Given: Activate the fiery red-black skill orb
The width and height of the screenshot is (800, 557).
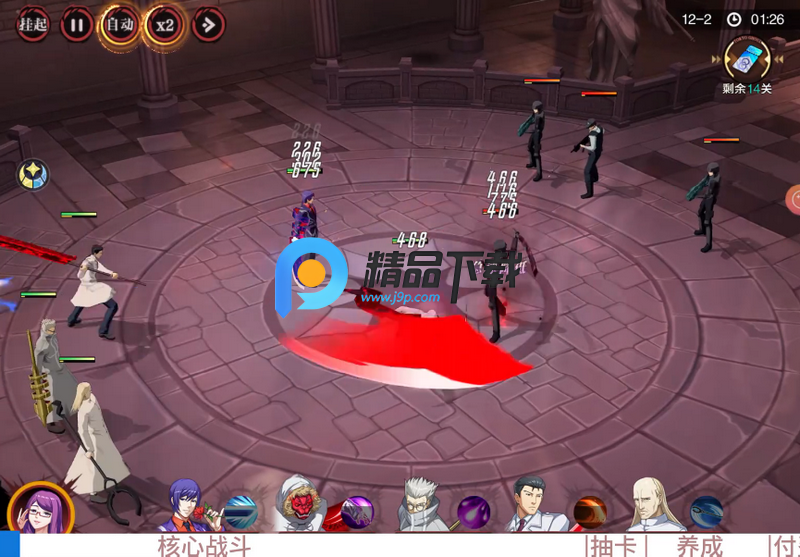Looking at the screenshot, I should (x=590, y=512).
